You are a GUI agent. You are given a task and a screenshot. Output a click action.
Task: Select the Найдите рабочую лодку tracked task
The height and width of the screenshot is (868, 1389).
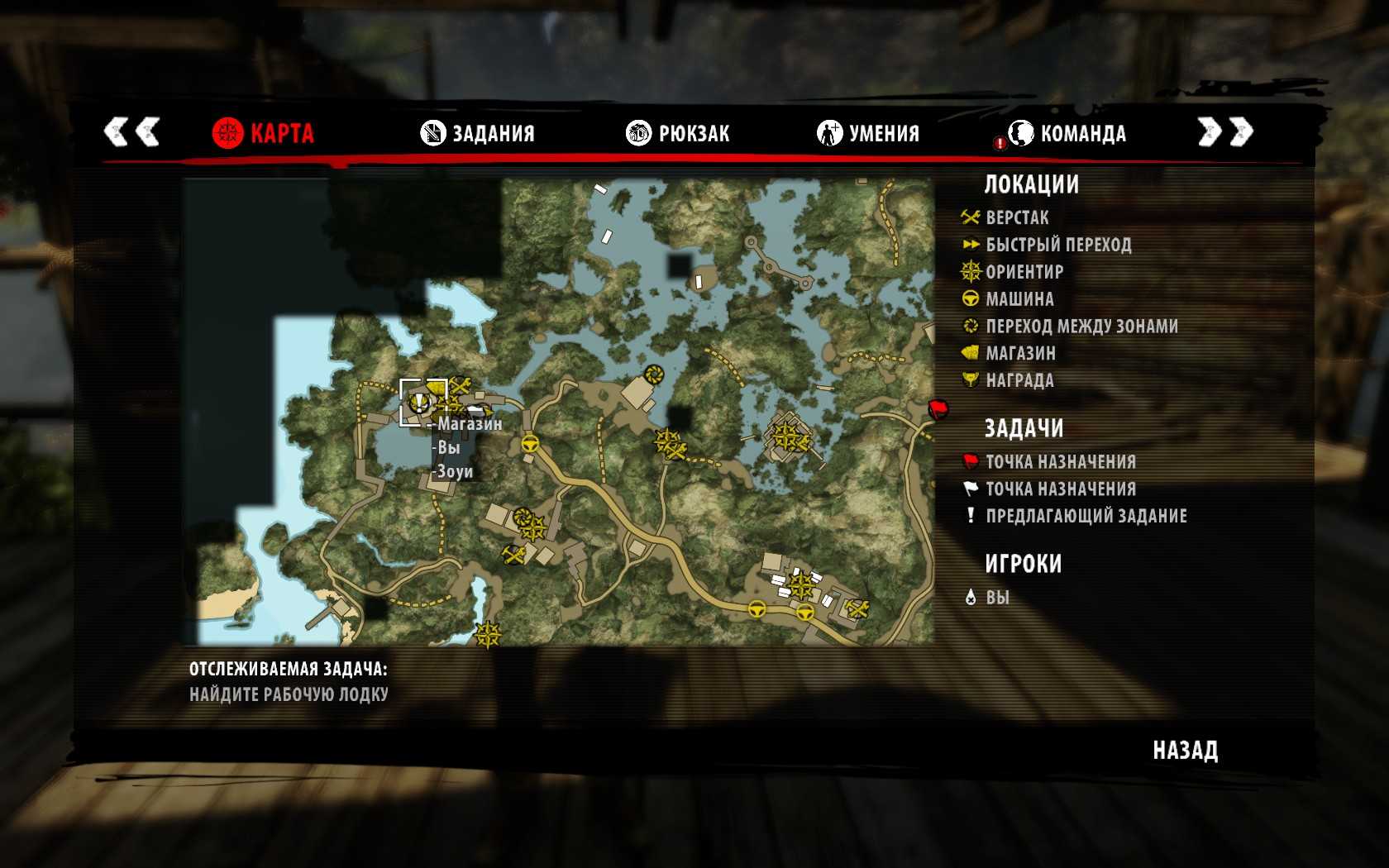pyautogui.click(x=289, y=694)
